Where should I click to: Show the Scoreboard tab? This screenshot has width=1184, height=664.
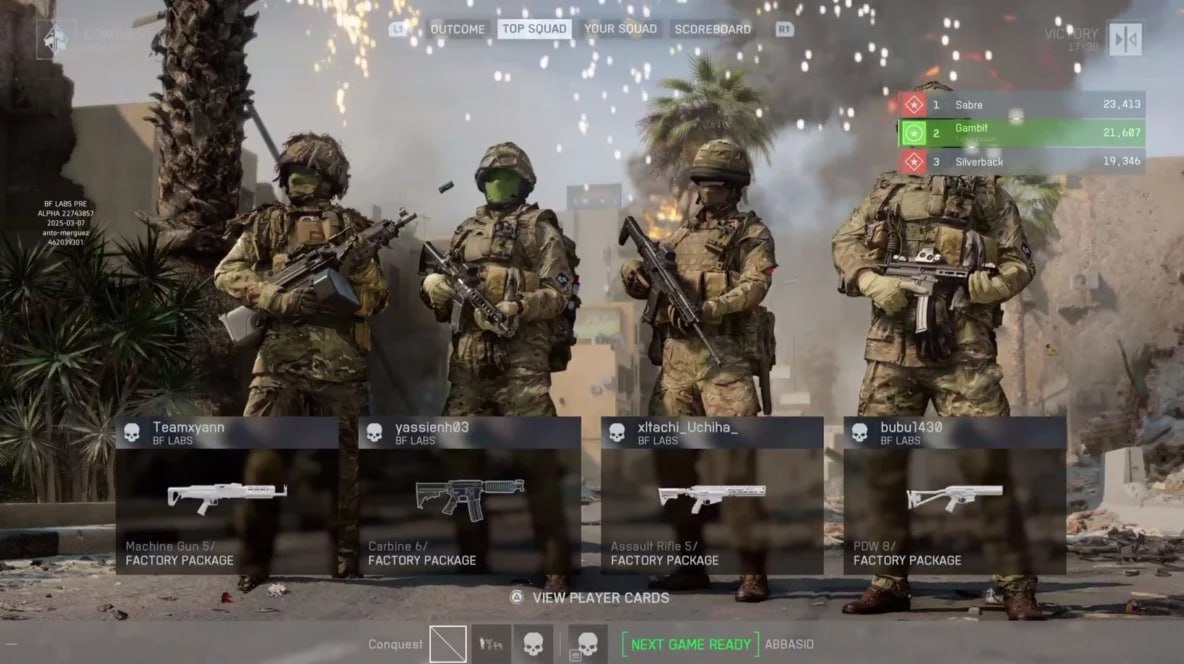coord(712,29)
